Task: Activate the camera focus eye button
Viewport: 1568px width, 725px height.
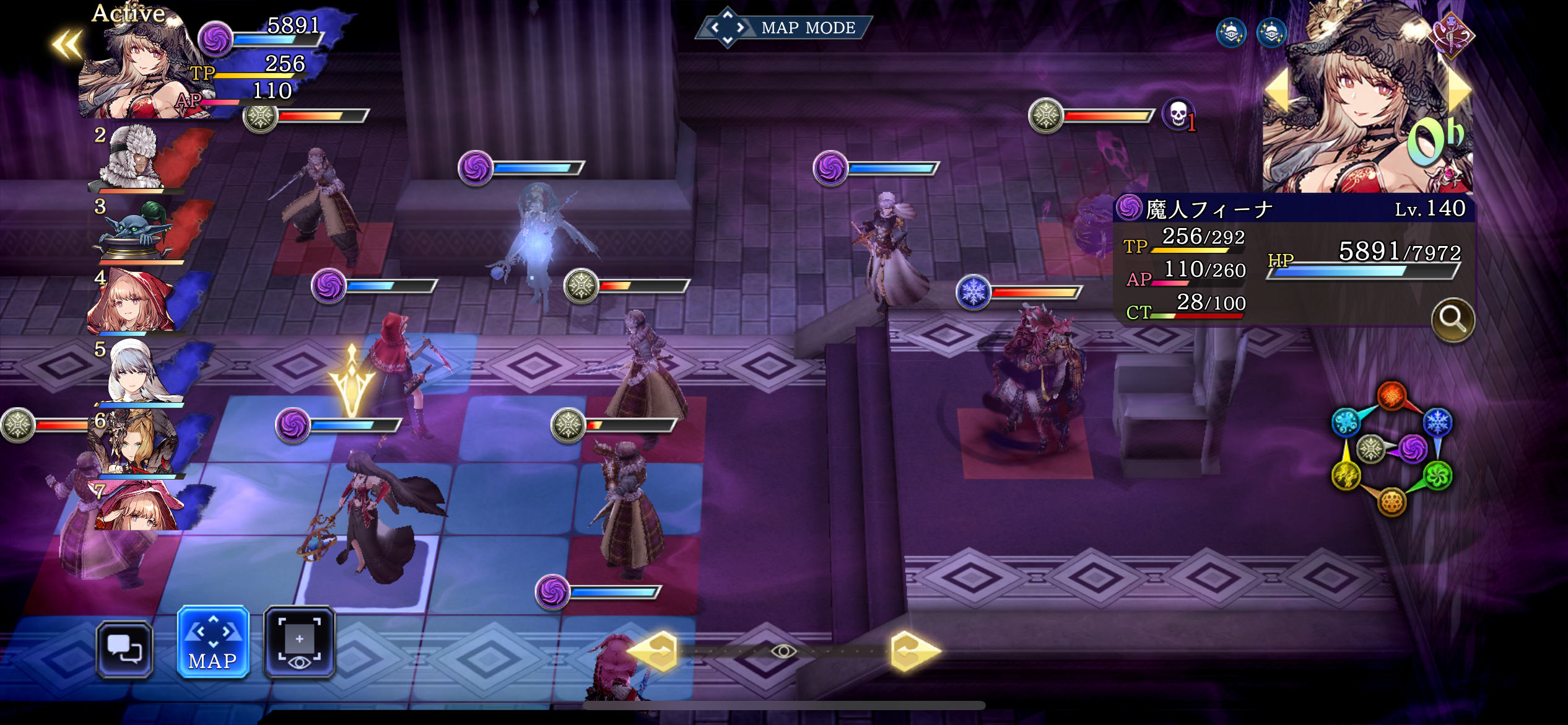Action: [x=300, y=641]
